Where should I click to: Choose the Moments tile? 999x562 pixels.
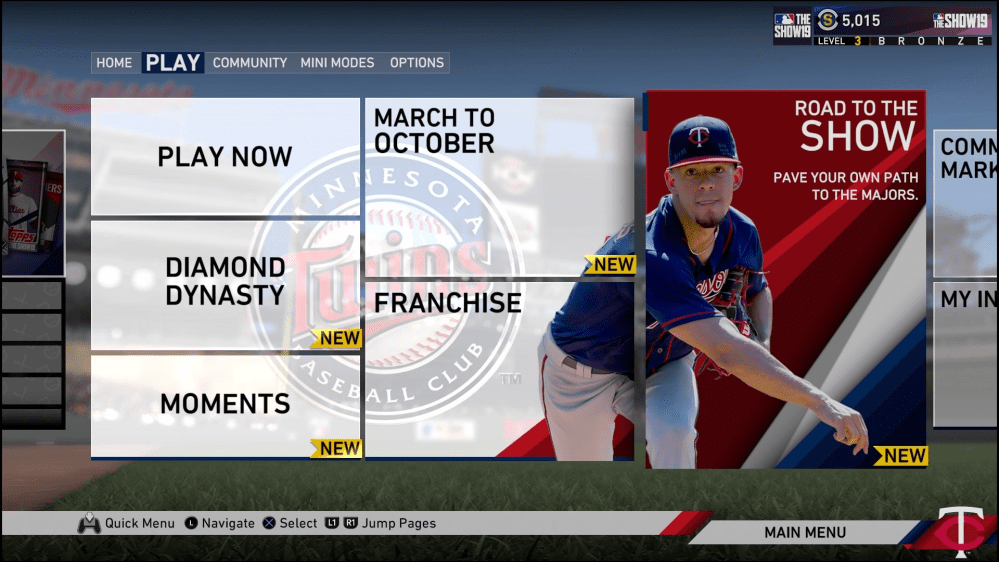225,404
